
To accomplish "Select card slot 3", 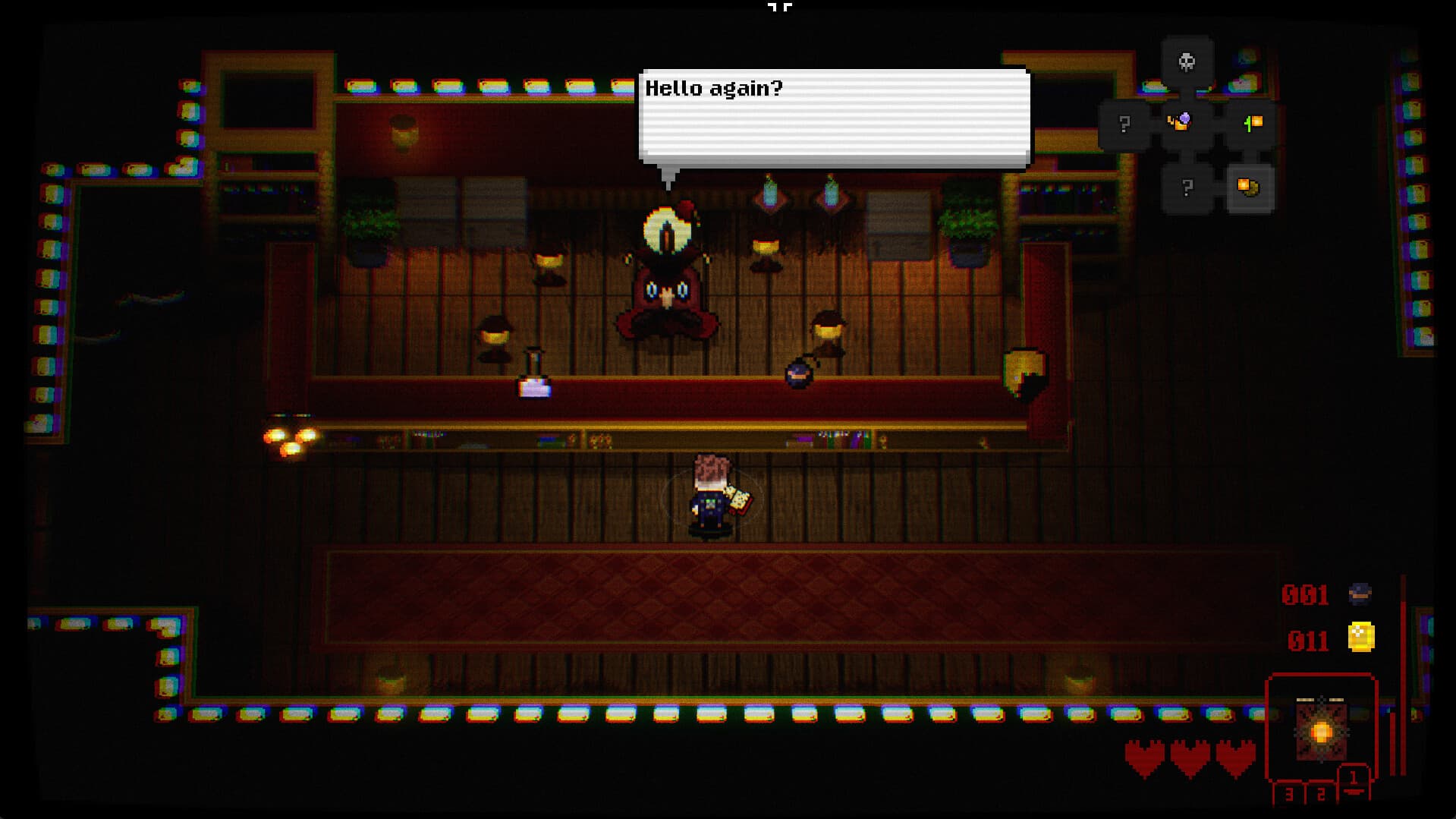I will [x=1290, y=792].
